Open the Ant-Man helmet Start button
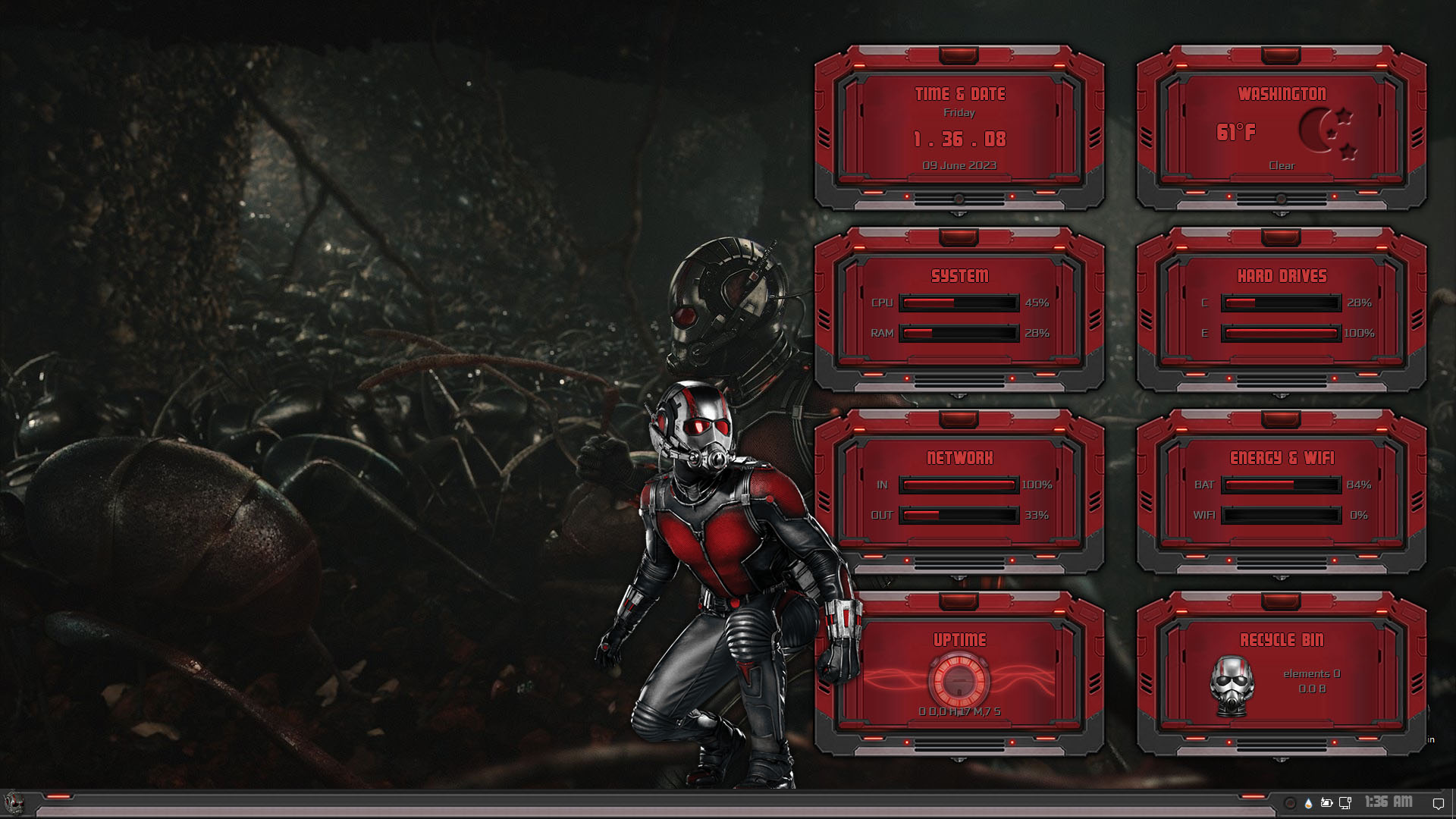Viewport: 1456px width, 819px height. tap(14, 802)
